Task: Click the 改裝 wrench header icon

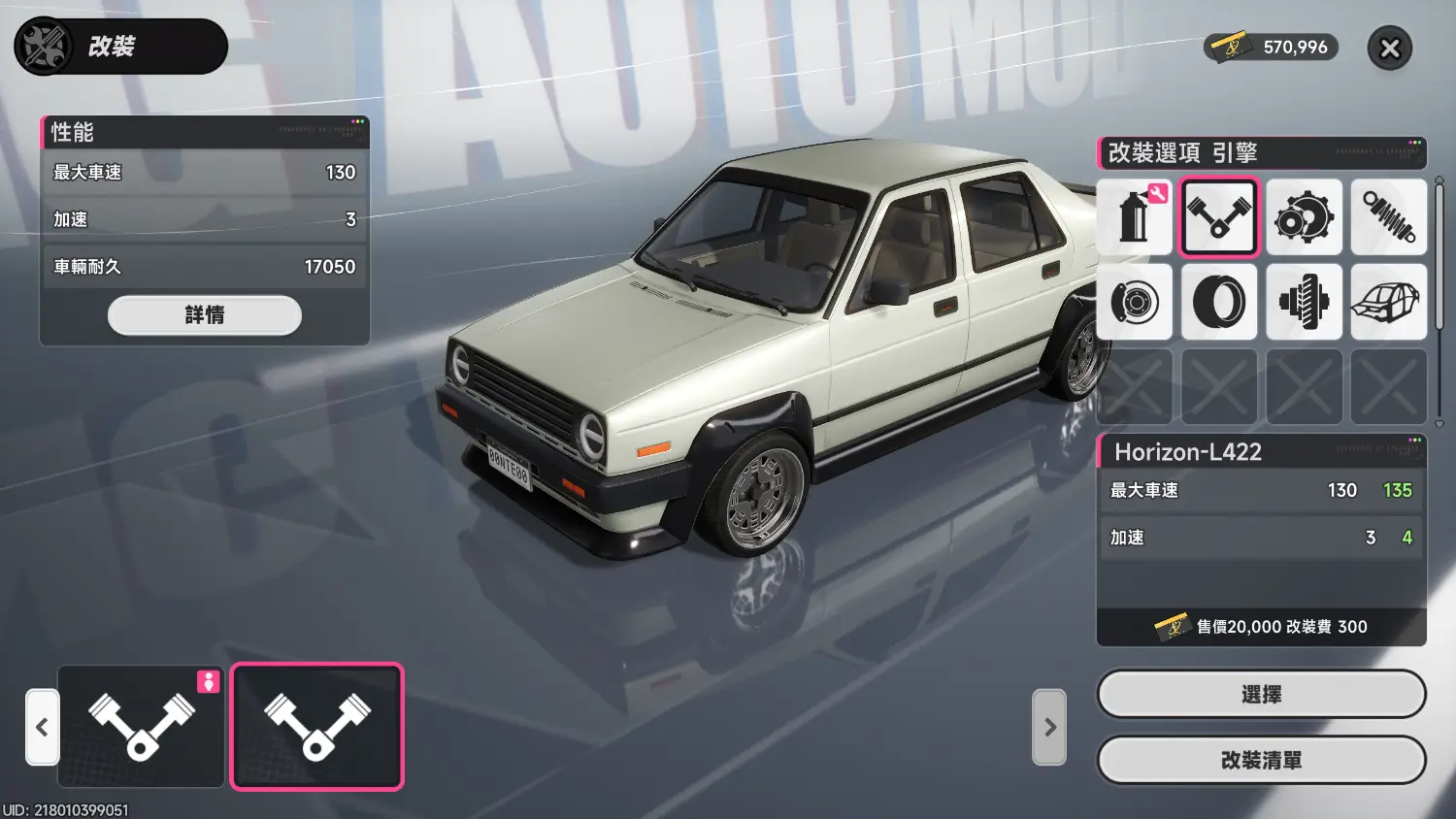Action: pos(44,47)
